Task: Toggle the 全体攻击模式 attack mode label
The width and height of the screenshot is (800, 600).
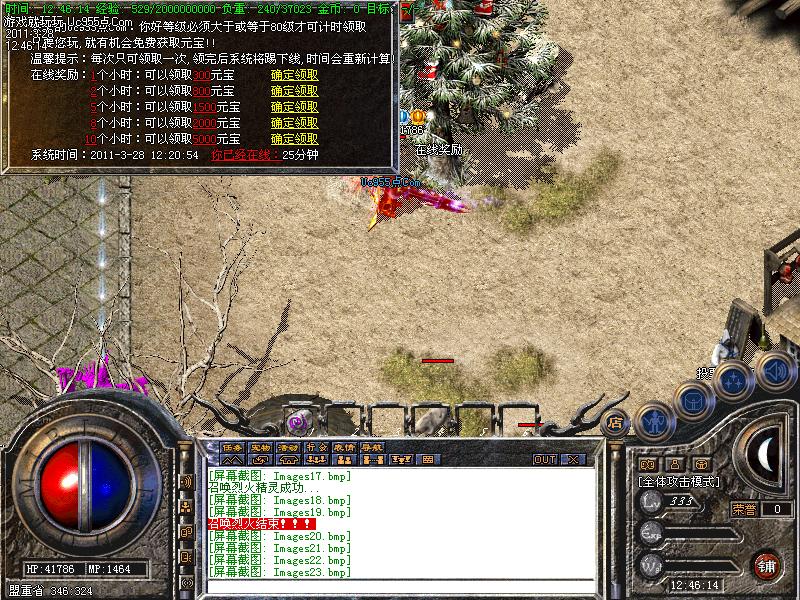Action: point(680,481)
